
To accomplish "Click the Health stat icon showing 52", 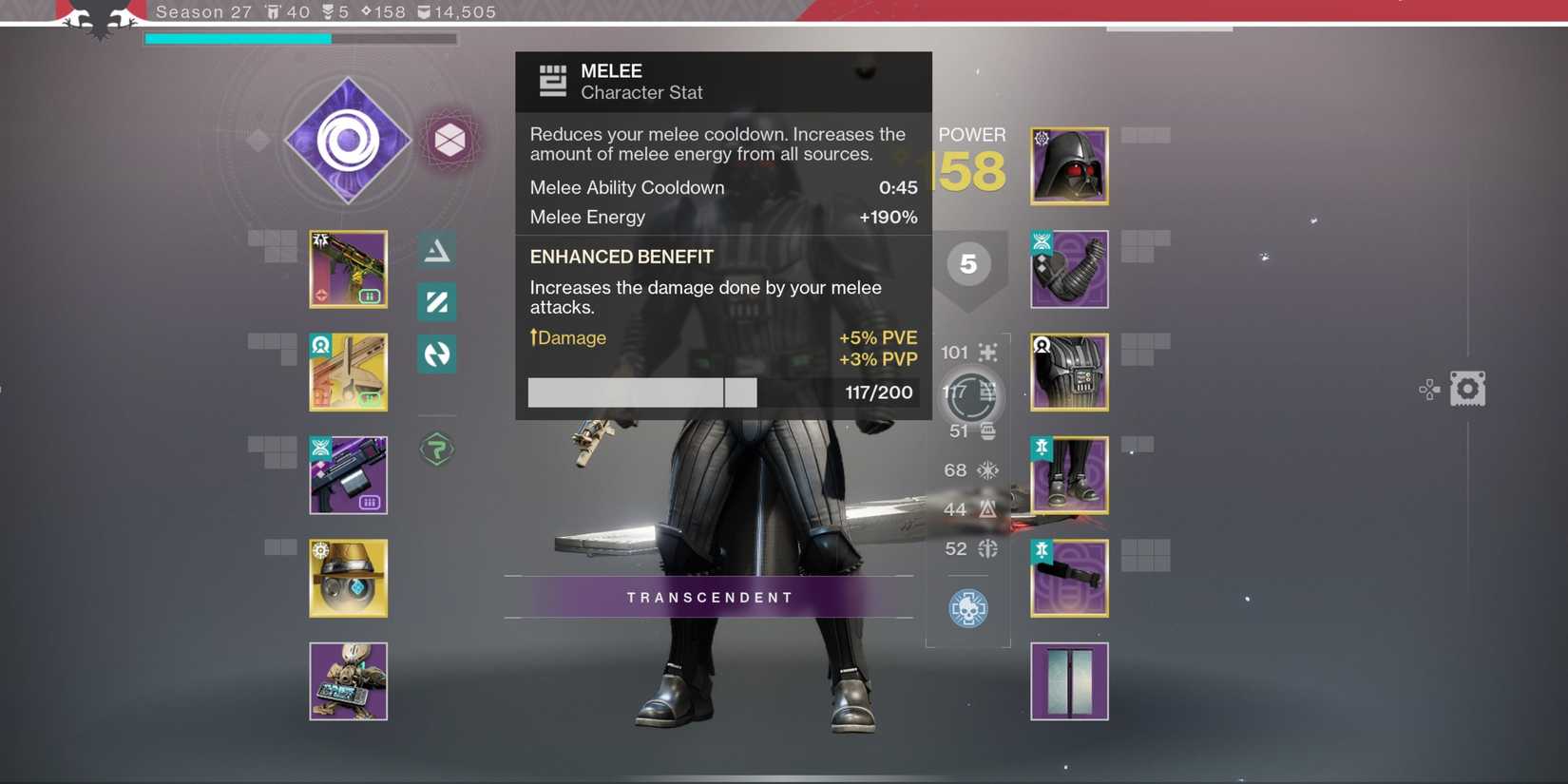I will click(x=986, y=548).
